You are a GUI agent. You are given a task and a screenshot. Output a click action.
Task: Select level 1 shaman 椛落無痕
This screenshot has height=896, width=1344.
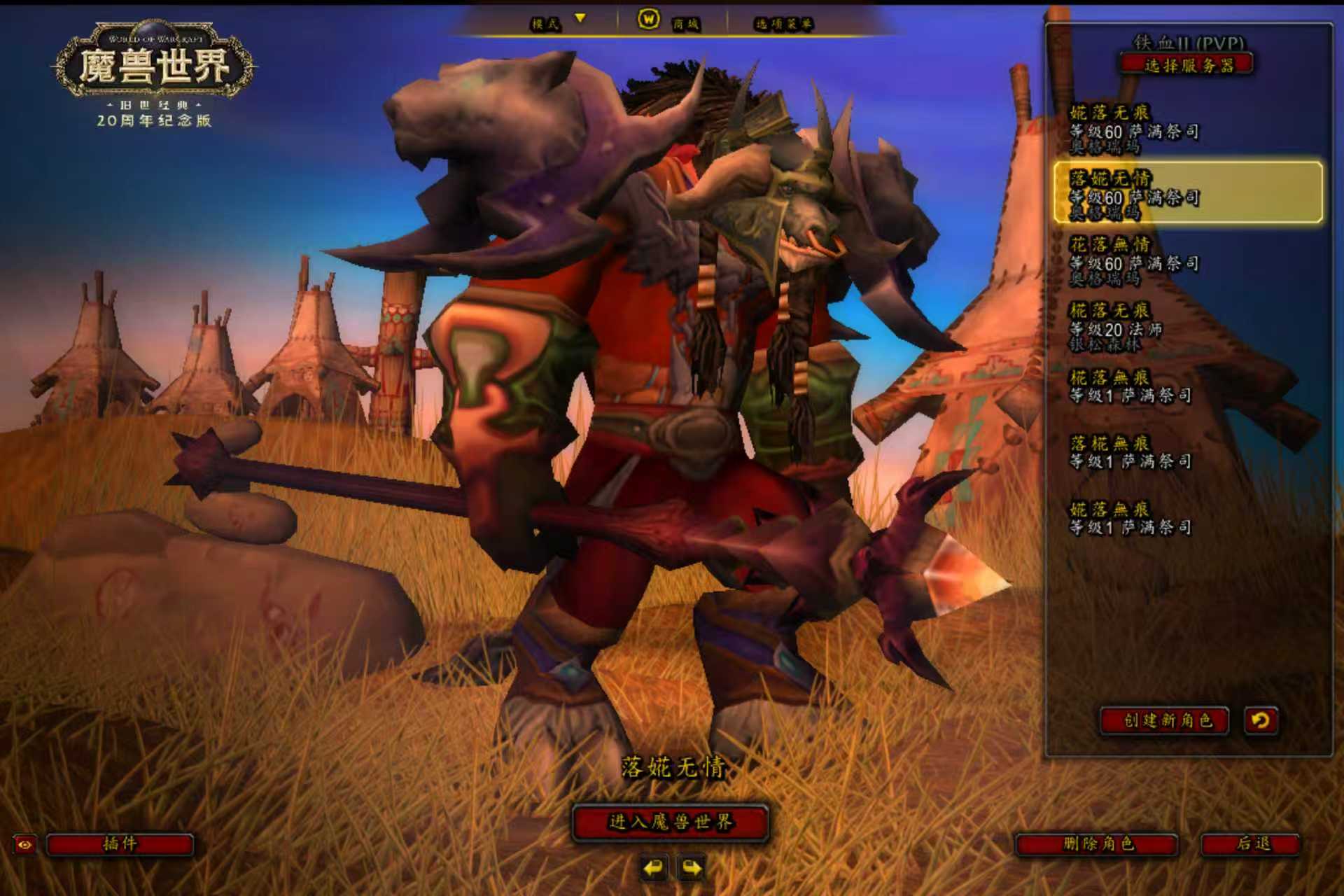click(1130, 387)
